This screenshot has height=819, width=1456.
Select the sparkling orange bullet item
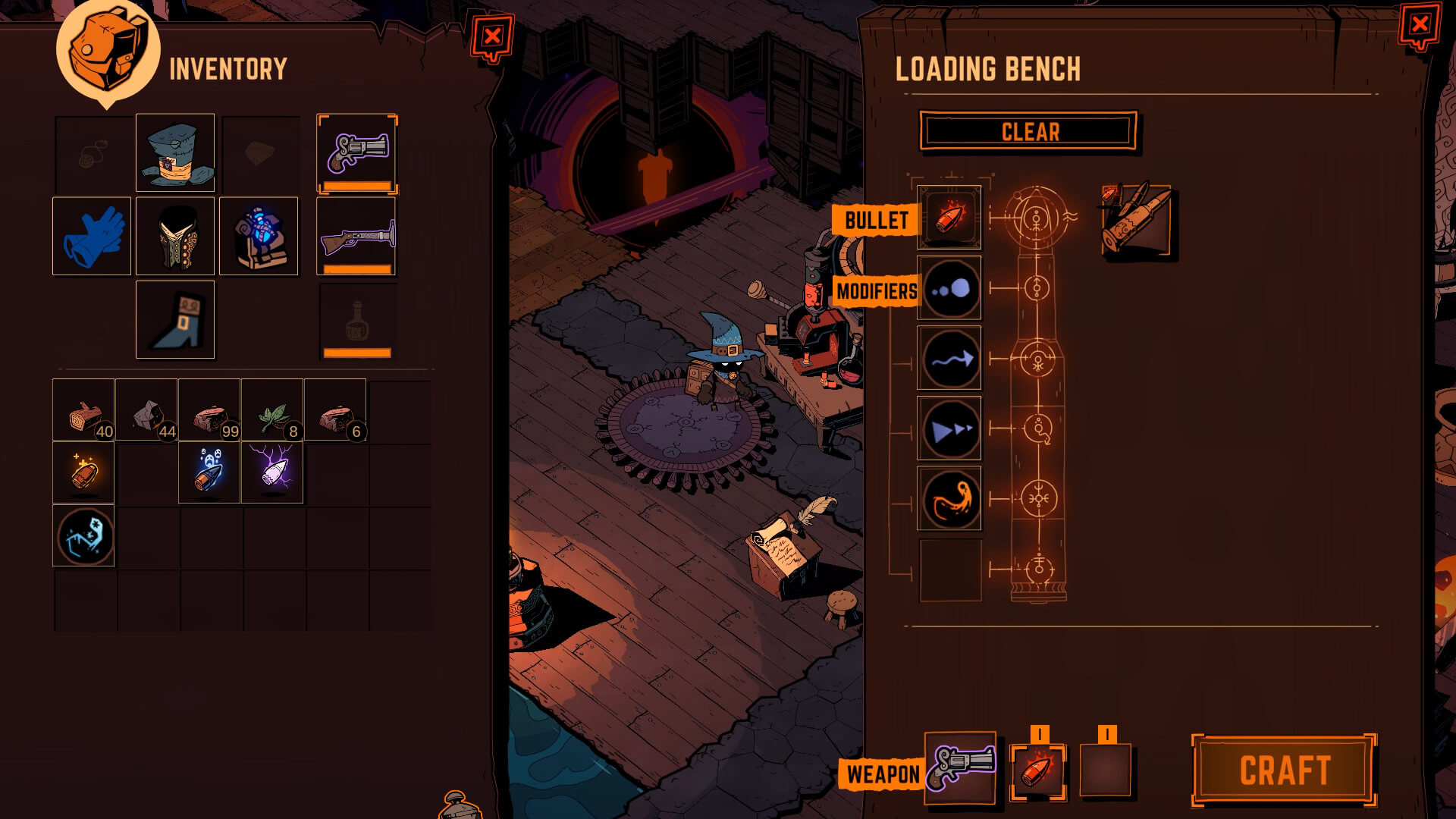pyautogui.click(x=83, y=472)
